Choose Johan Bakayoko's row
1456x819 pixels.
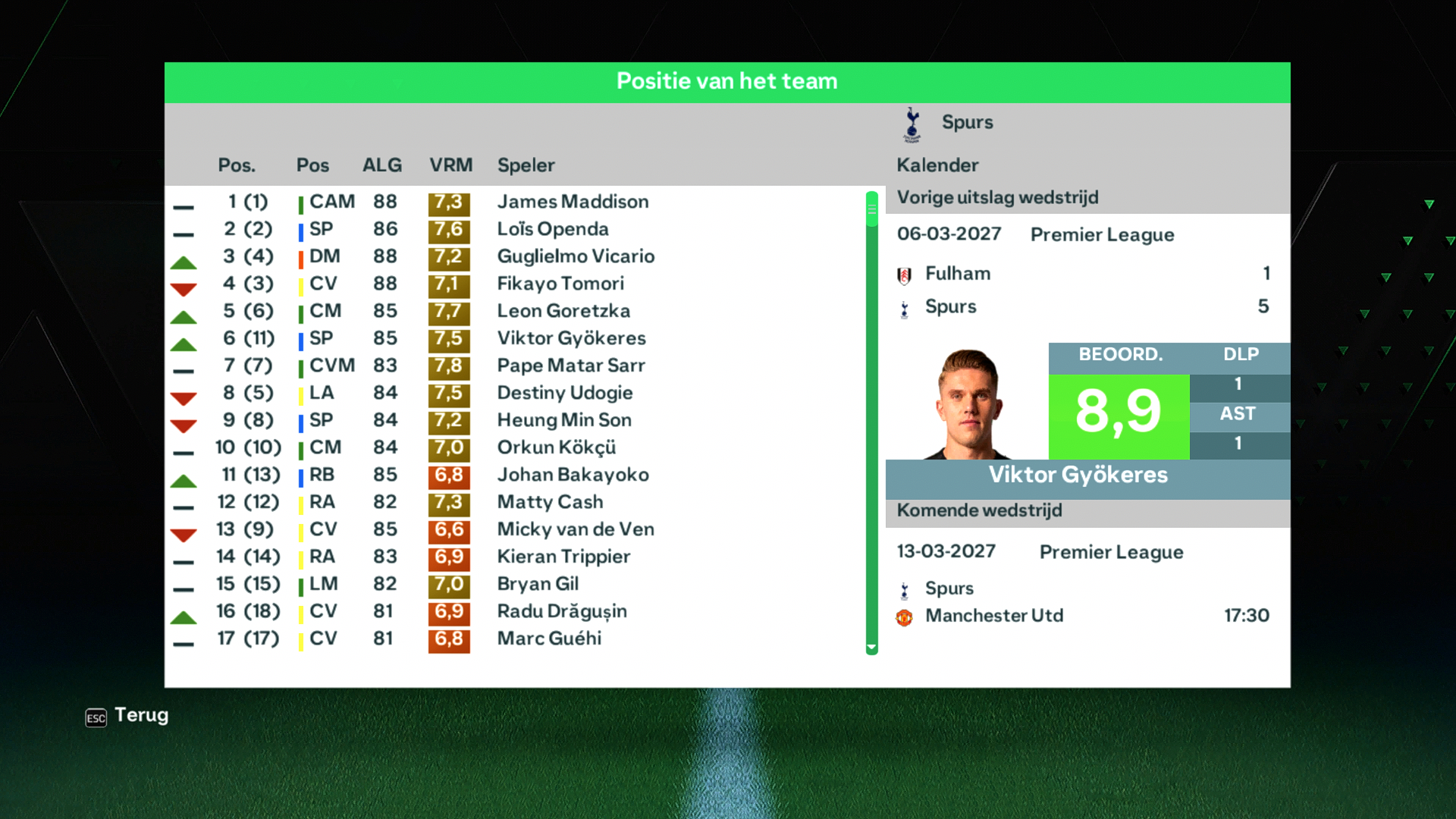(x=573, y=475)
